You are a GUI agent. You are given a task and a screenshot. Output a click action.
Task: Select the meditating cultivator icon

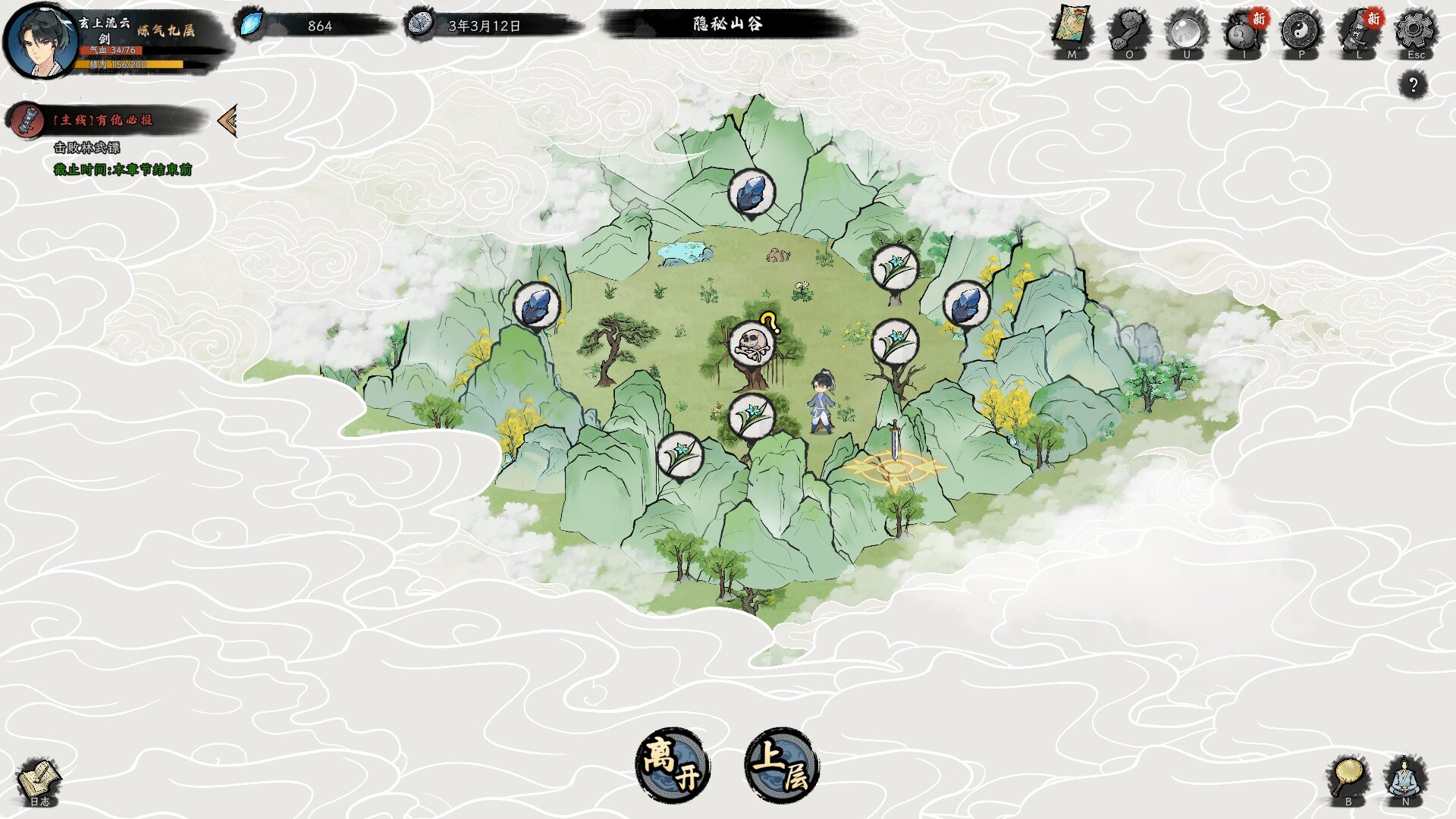1405,778
